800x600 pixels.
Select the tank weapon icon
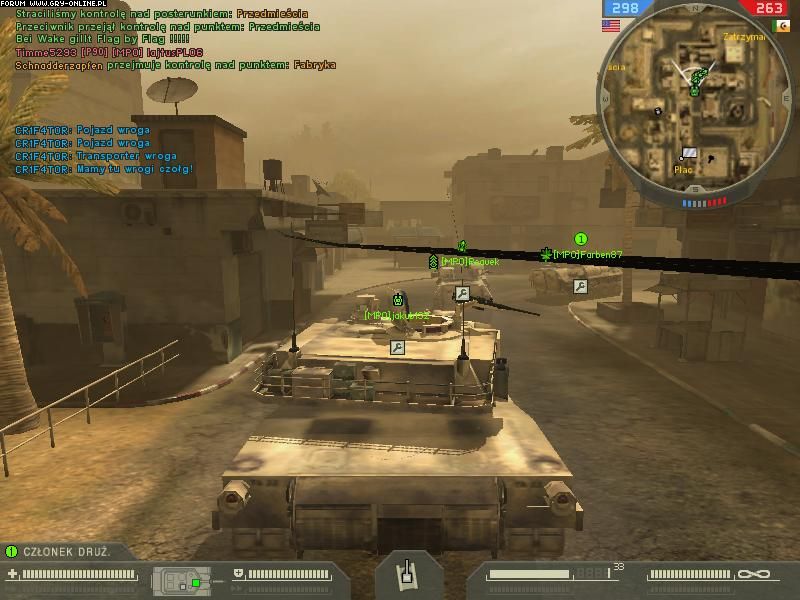click(x=407, y=574)
